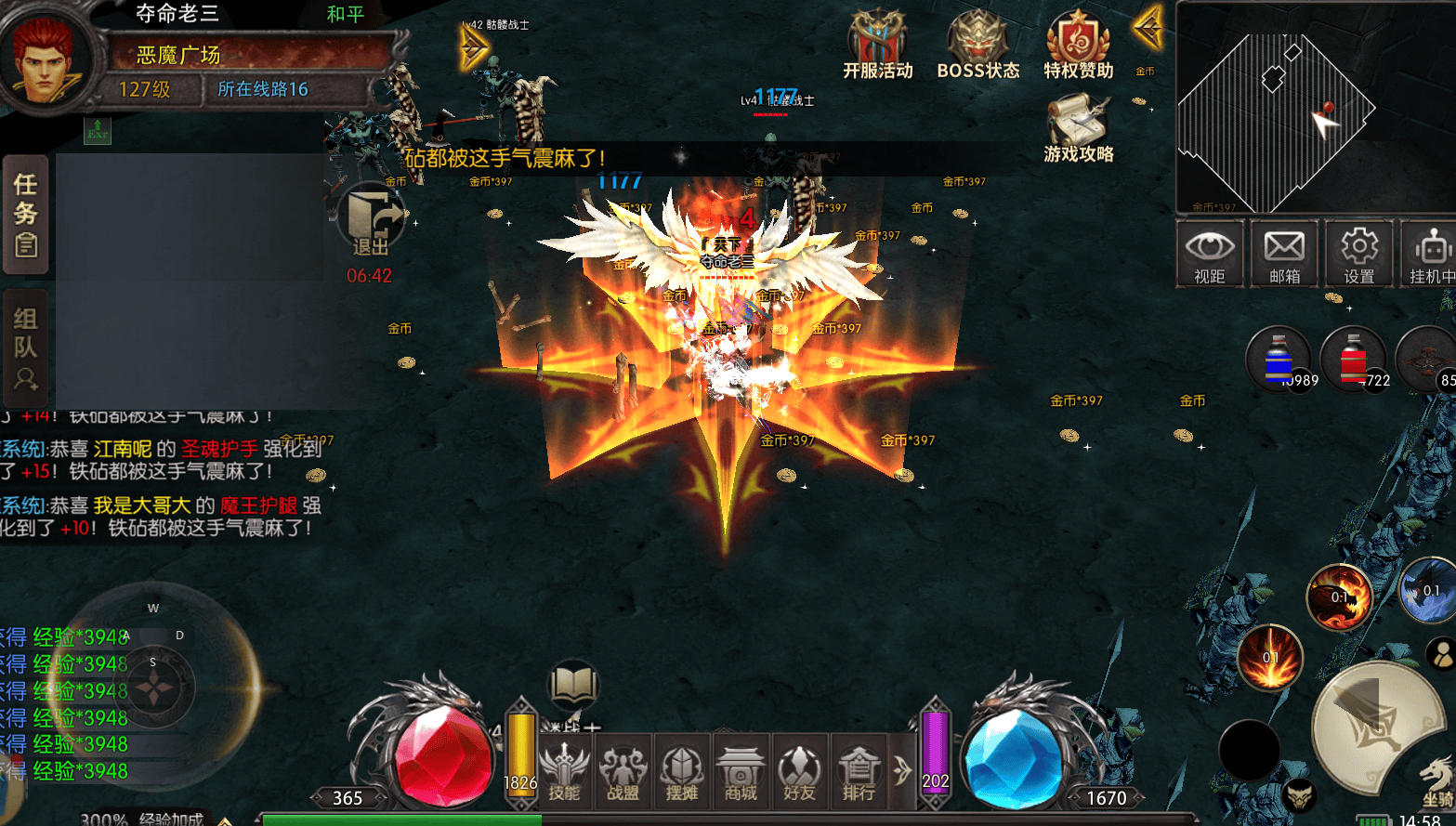Open the 开服活动 event icon
Screen dimensions: 1456x826
[x=877, y=45]
